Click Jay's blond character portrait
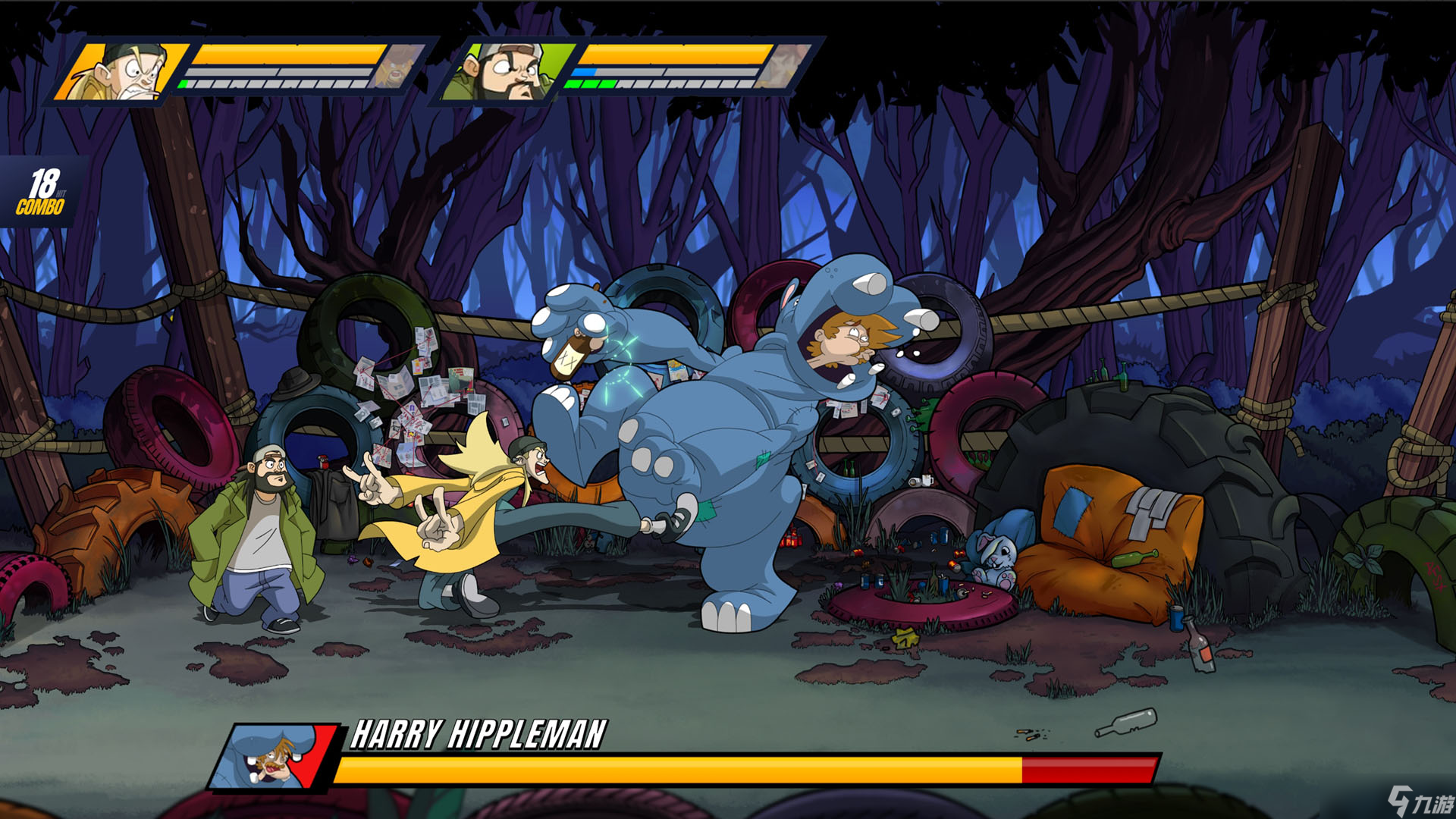Viewport: 1456px width, 819px height. (121, 72)
